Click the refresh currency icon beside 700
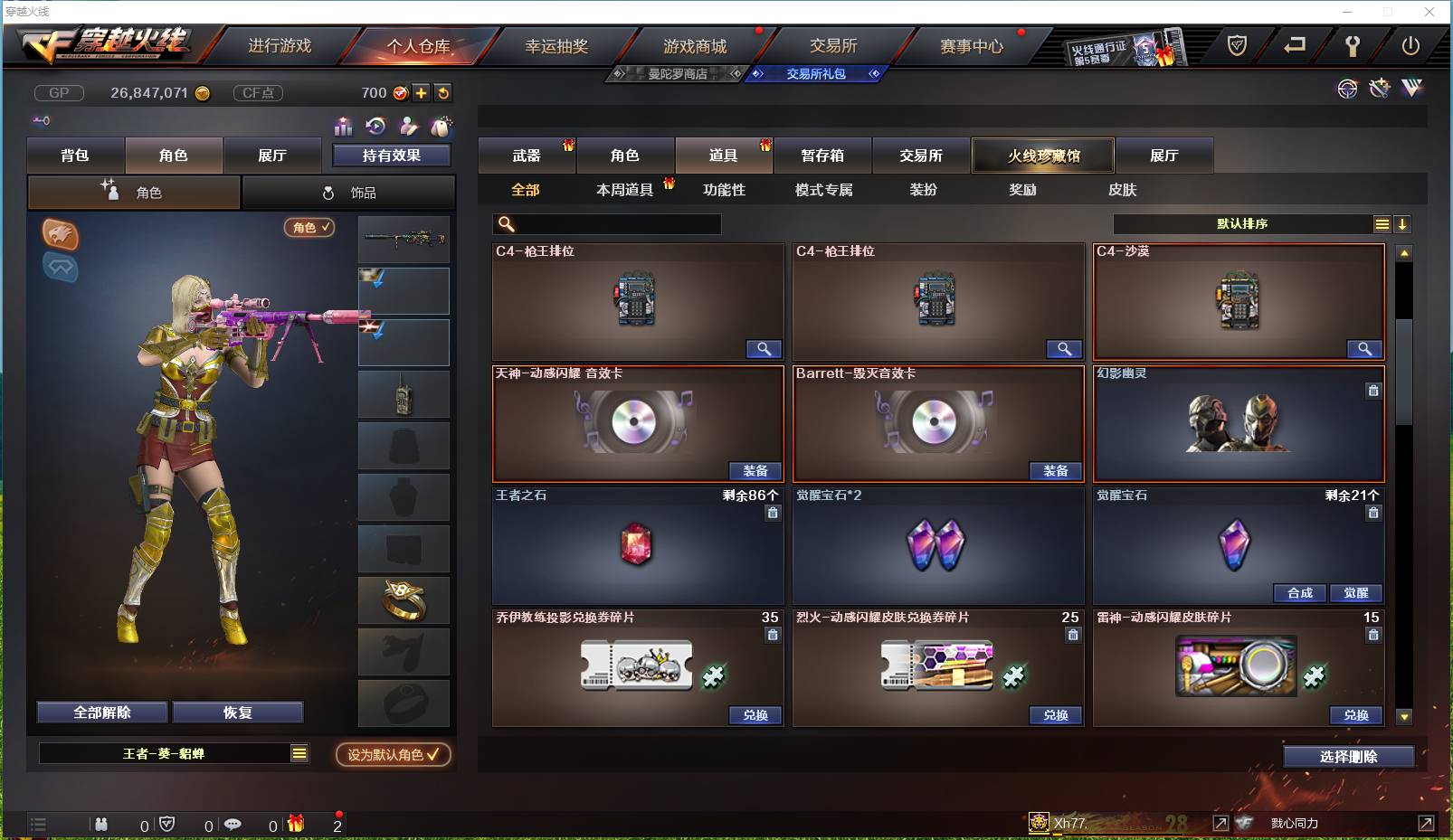1453x840 pixels. pyautogui.click(x=442, y=92)
